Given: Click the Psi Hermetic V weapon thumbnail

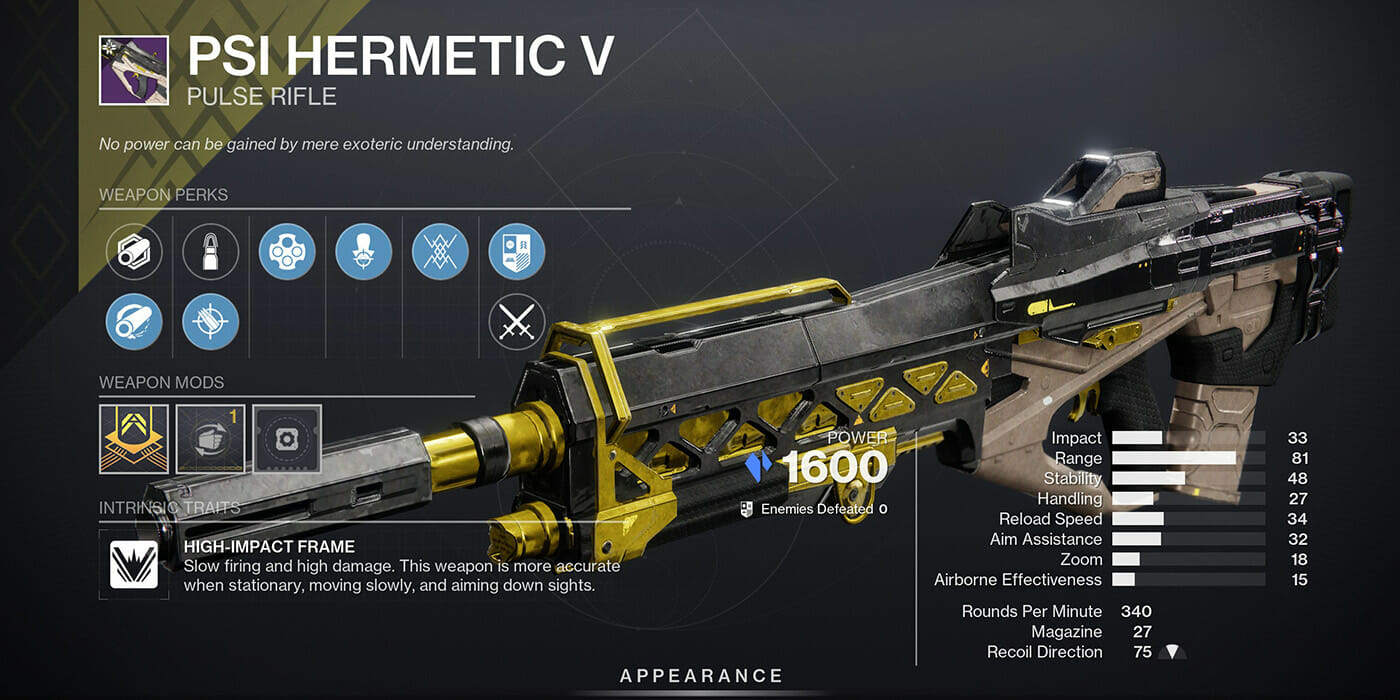Looking at the screenshot, I should pos(134,71).
